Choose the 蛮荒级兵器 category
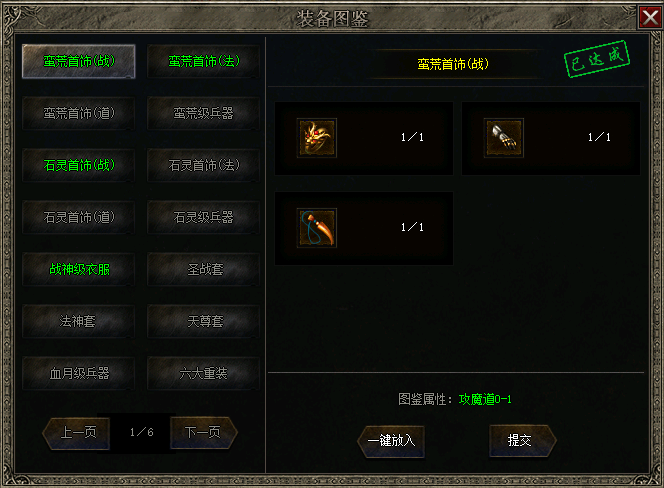The height and width of the screenshot is (488, 664). point(203,113)
